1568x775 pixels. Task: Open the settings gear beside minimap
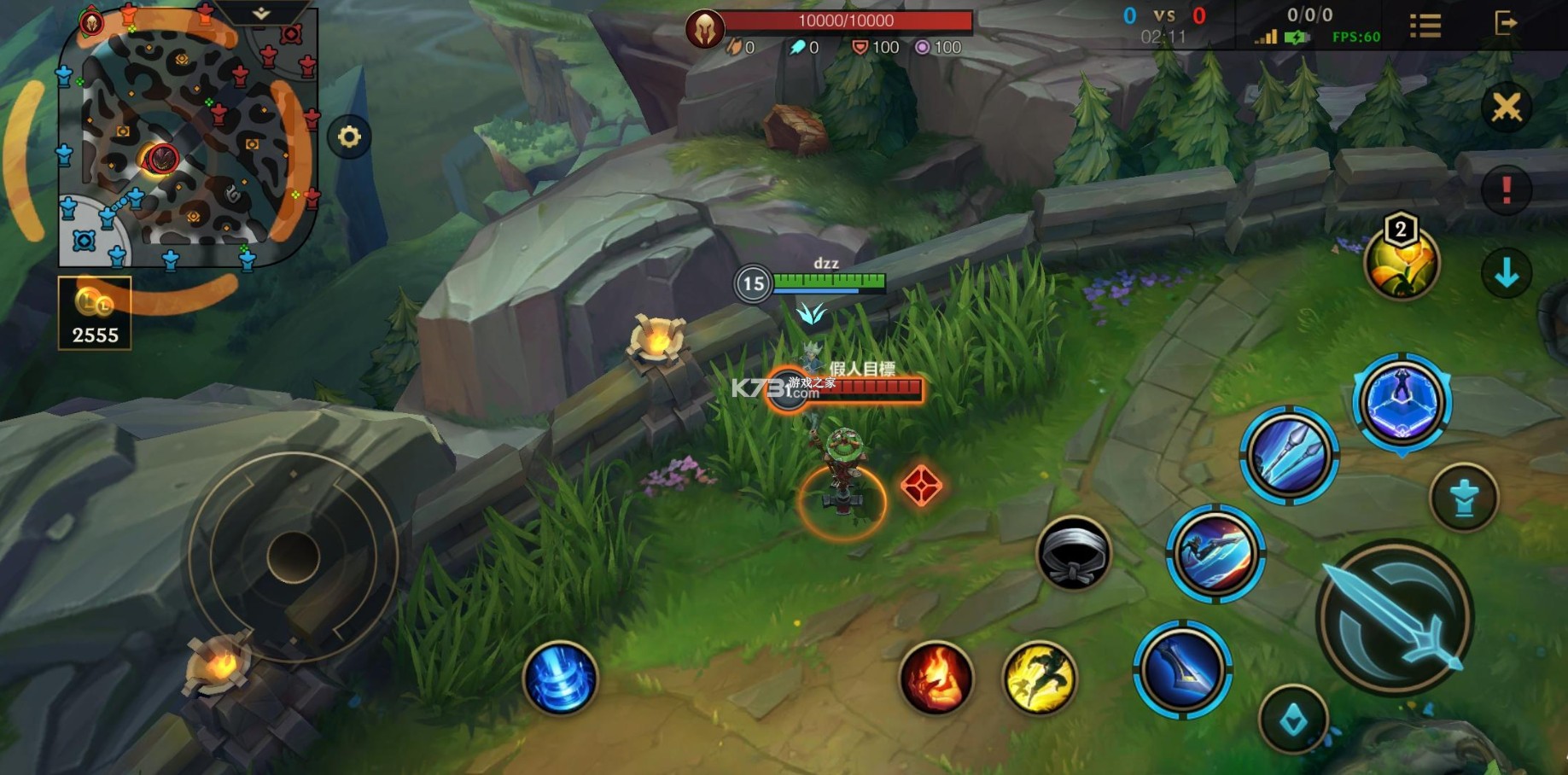(x=349, y=137)
